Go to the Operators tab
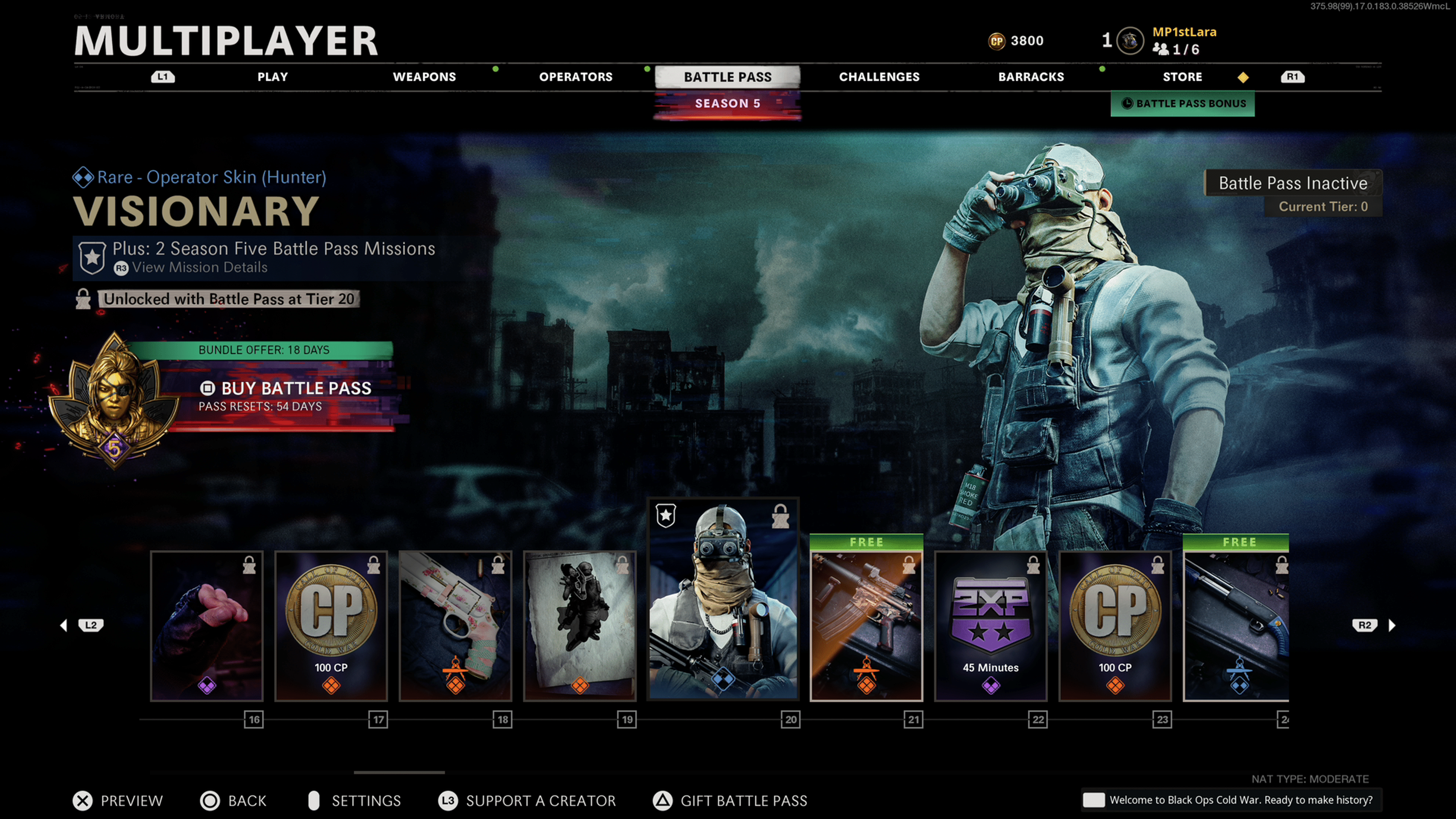The height and width of the screenshot is (819, 1456). [576, 77]
